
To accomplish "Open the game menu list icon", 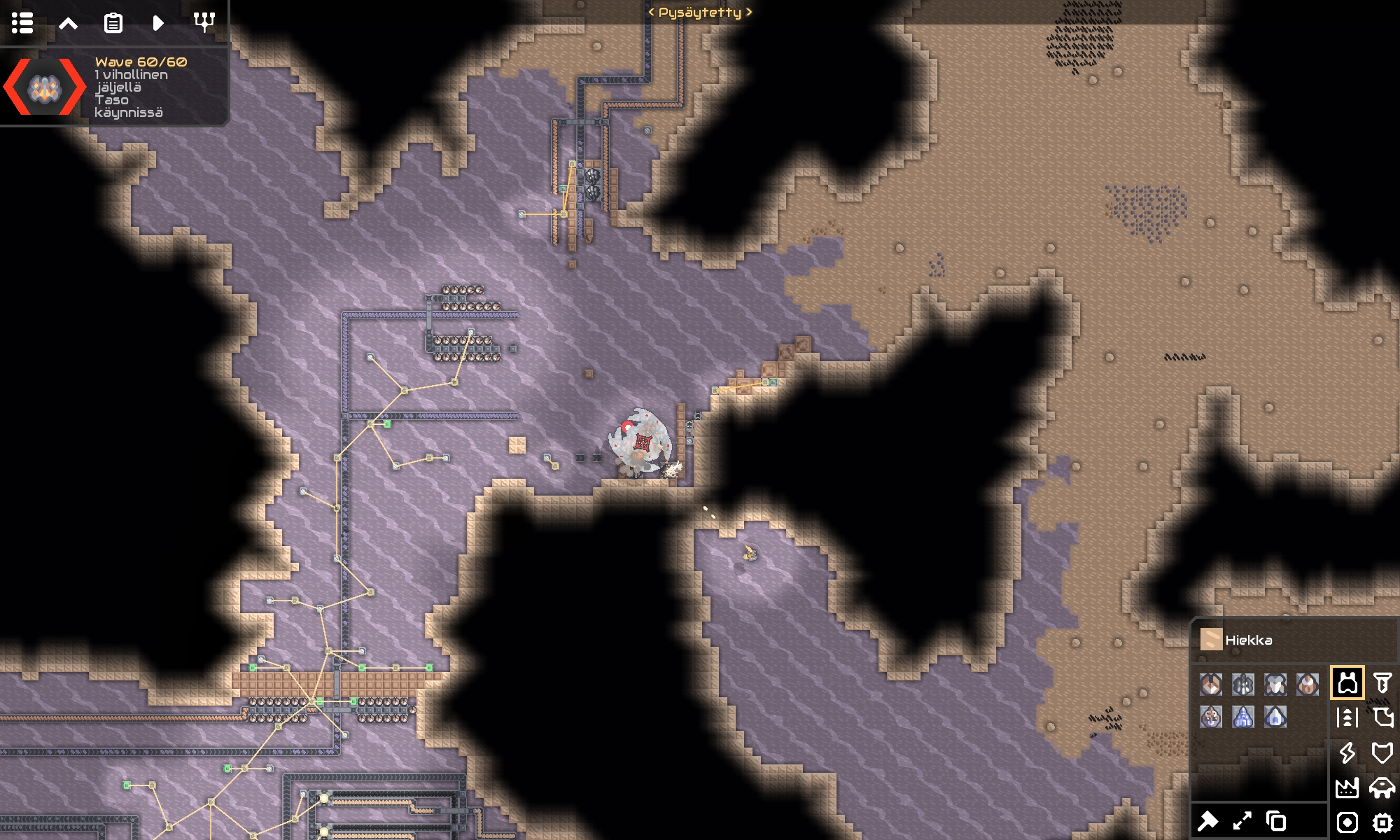I will click(23, 23).
